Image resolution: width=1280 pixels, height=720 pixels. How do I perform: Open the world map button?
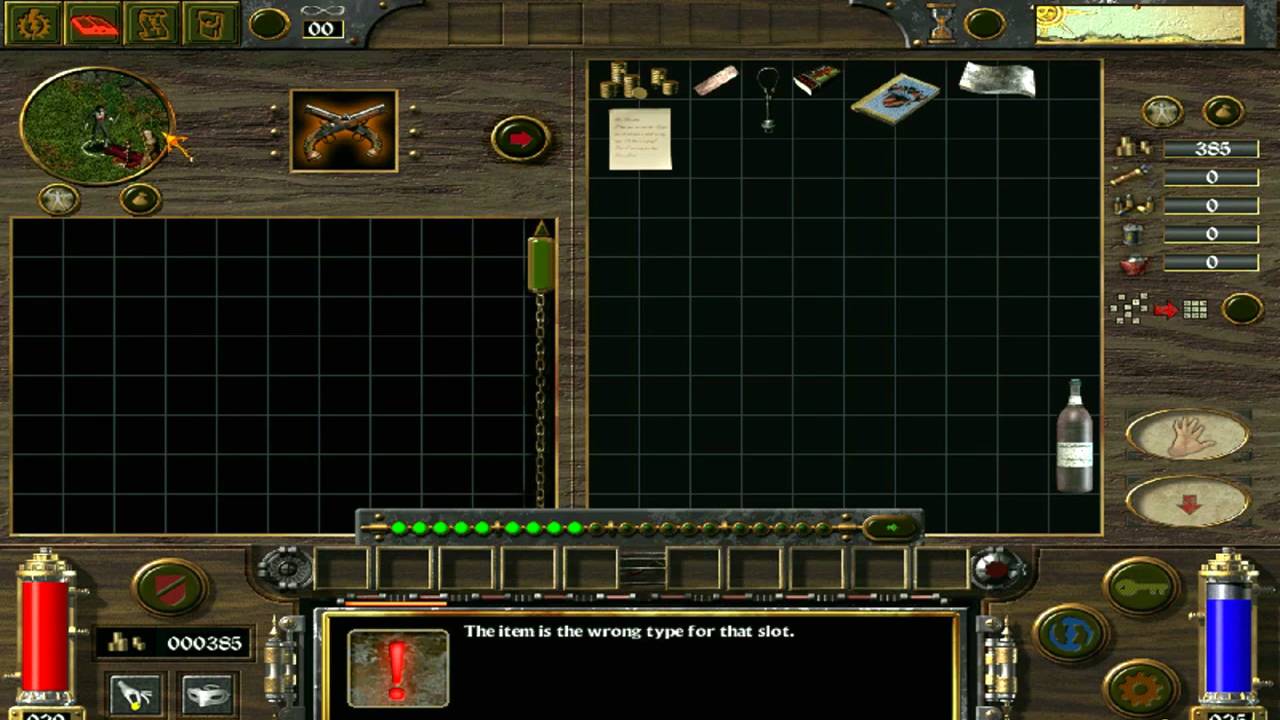coord(152,24)
